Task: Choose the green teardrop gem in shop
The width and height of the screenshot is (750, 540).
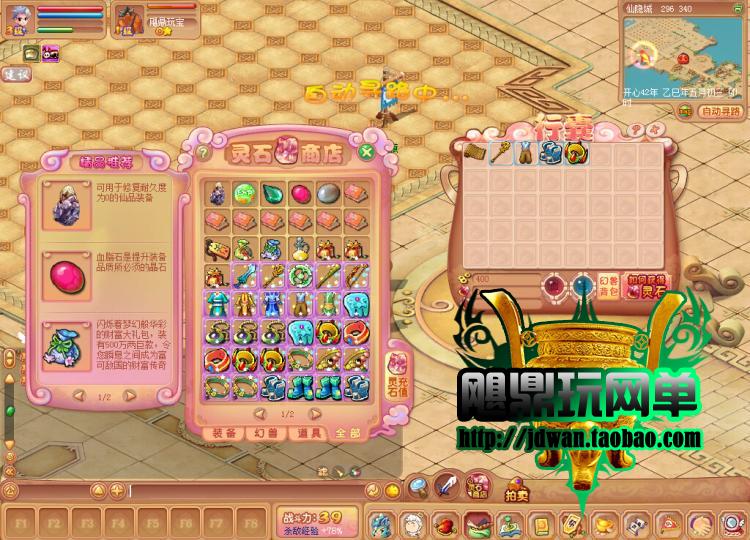Action: pyautogui.click(x=272, y=192)
